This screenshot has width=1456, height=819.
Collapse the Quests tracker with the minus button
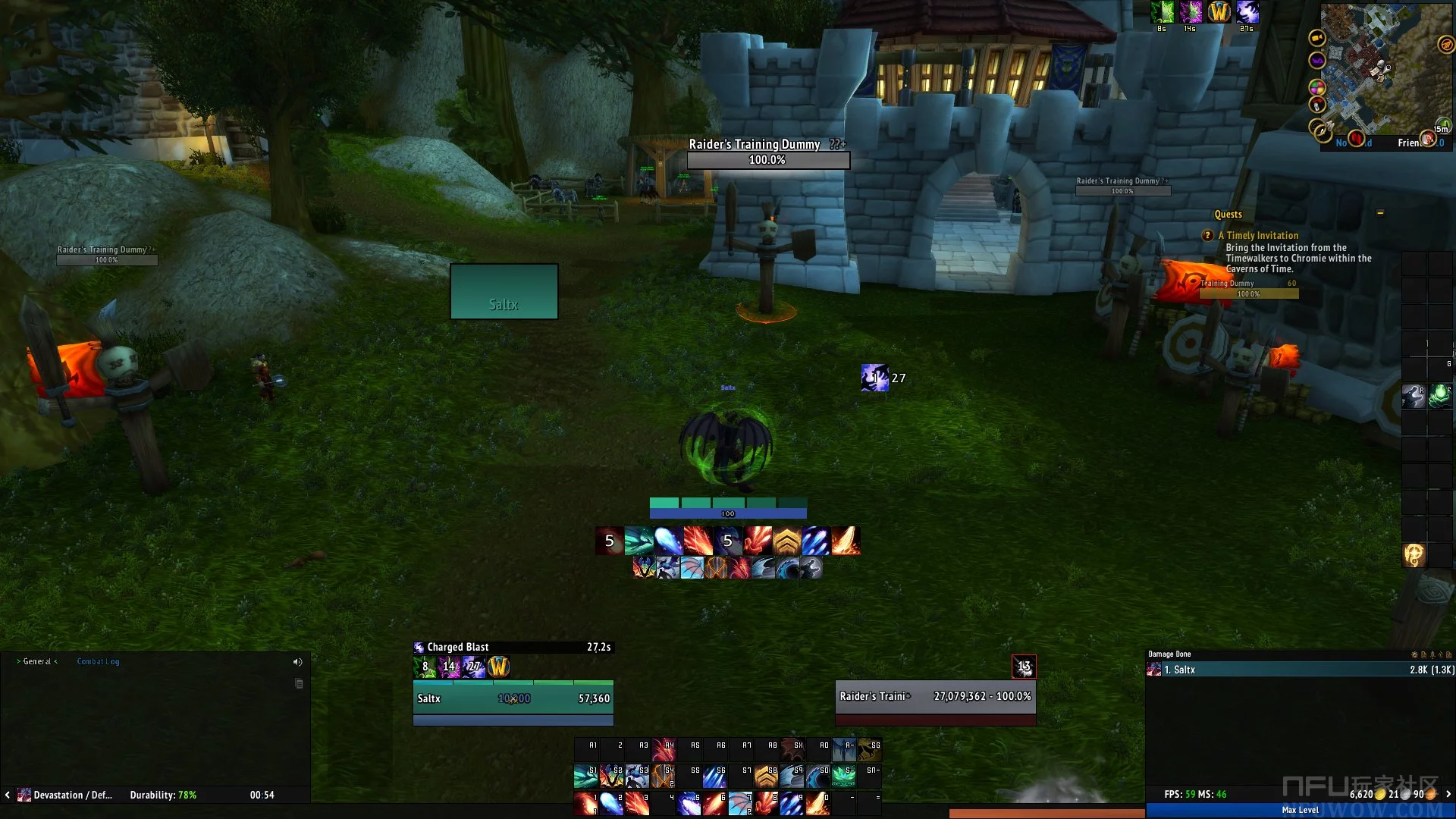[1380, 213]
